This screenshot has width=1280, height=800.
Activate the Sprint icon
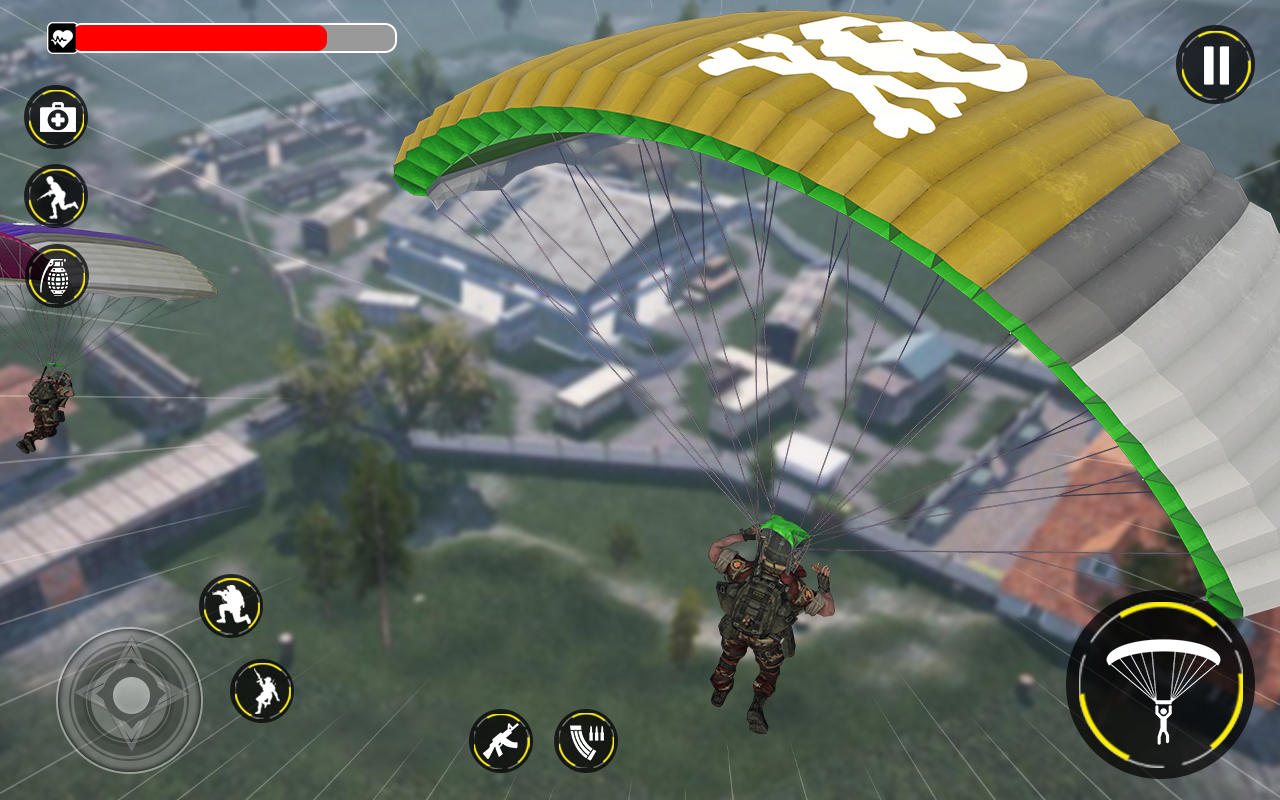click(57, 198)
